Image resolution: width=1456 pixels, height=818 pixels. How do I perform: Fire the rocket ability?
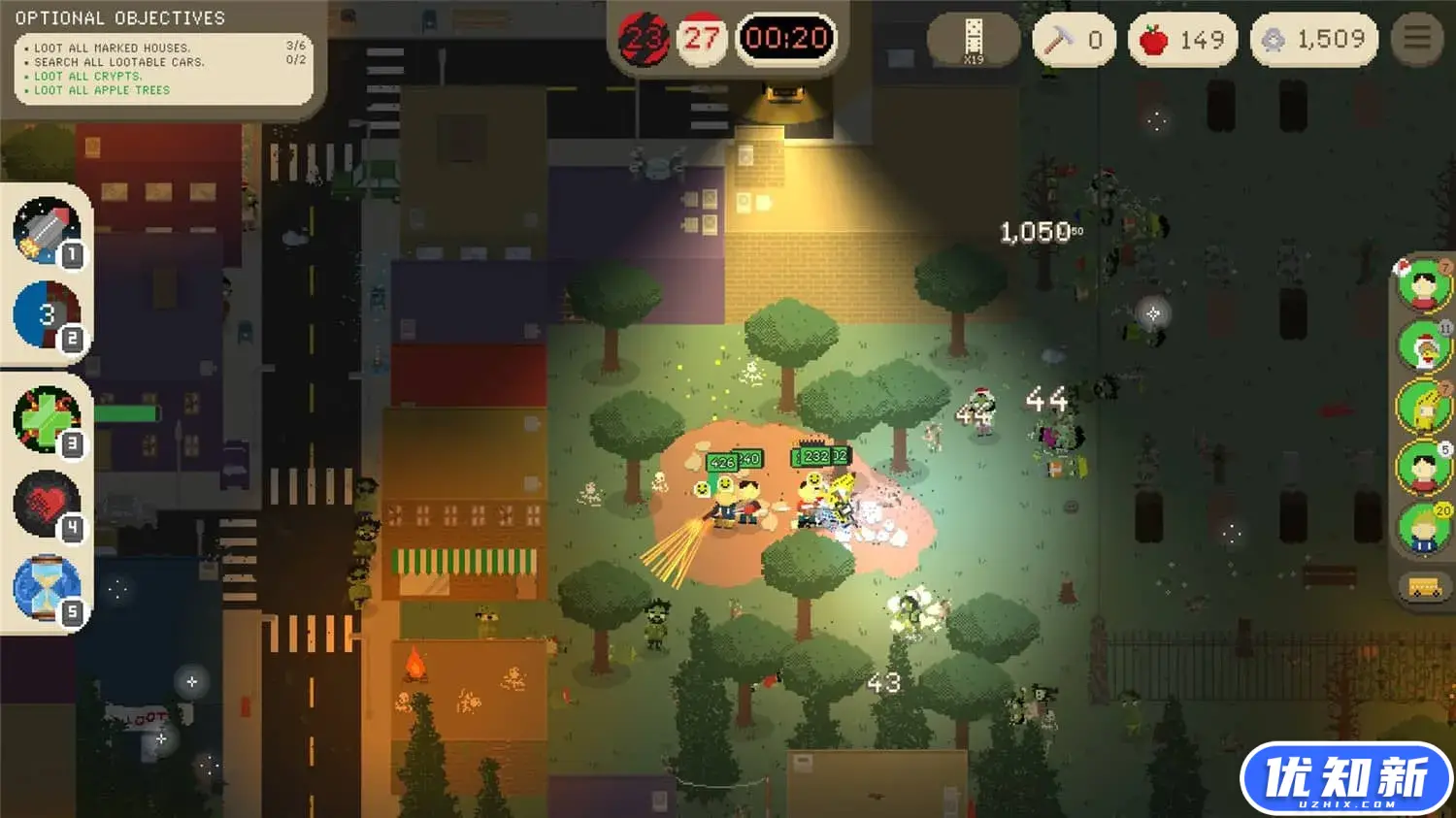pyautogui.click(x=46, y=230)
